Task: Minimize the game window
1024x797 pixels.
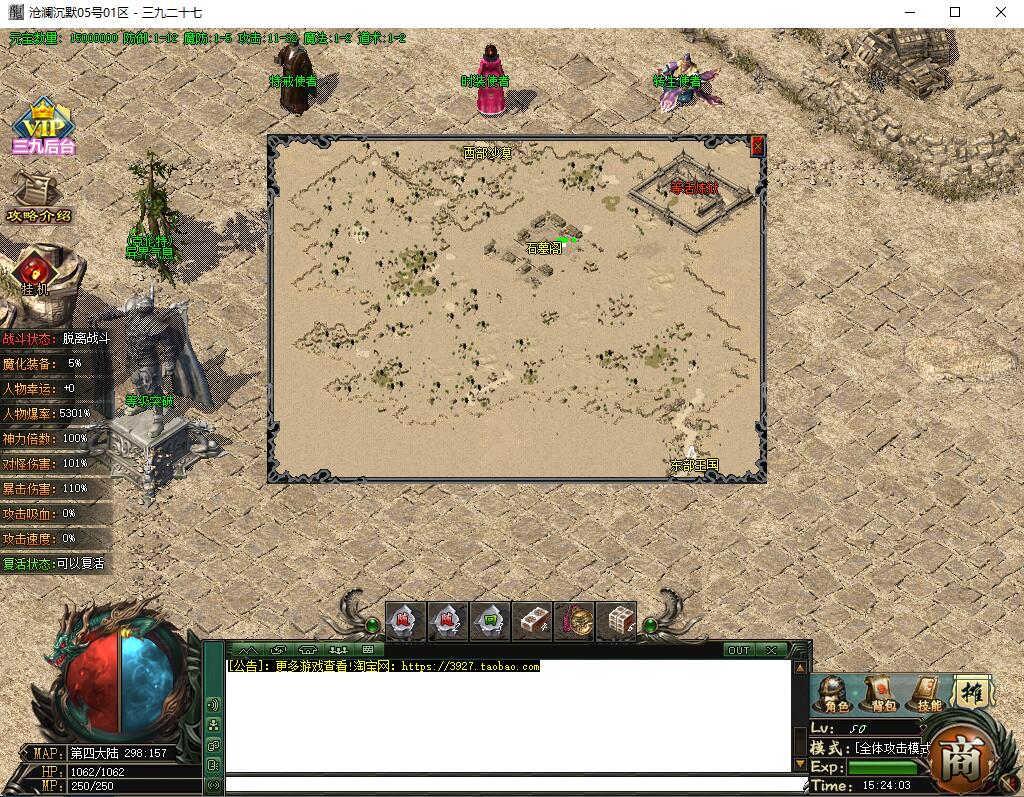Action: pos(909,12)
